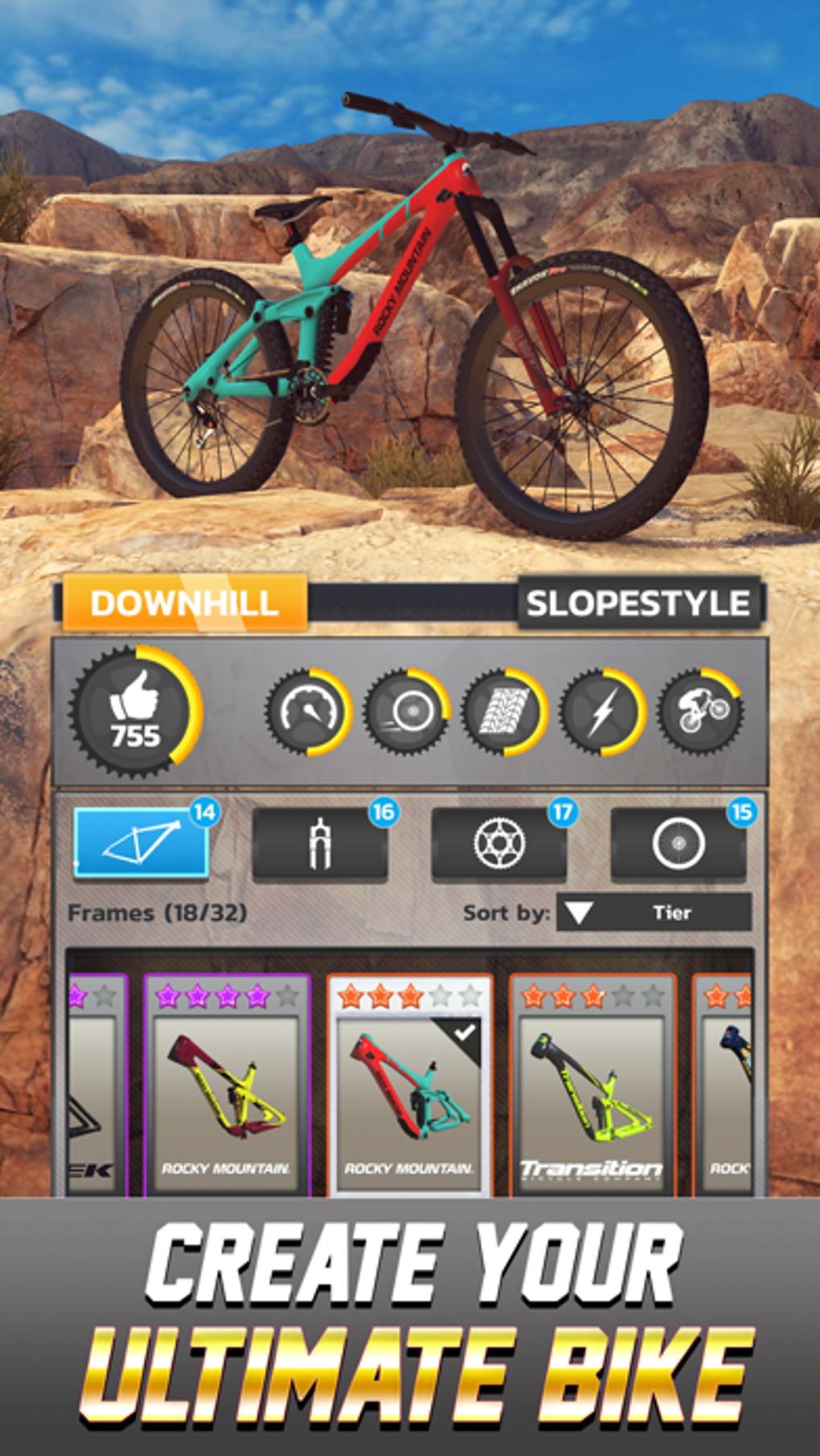Show the tire tread grip stat
This screenshot has height=1456, width=820.
pos(504,712)
